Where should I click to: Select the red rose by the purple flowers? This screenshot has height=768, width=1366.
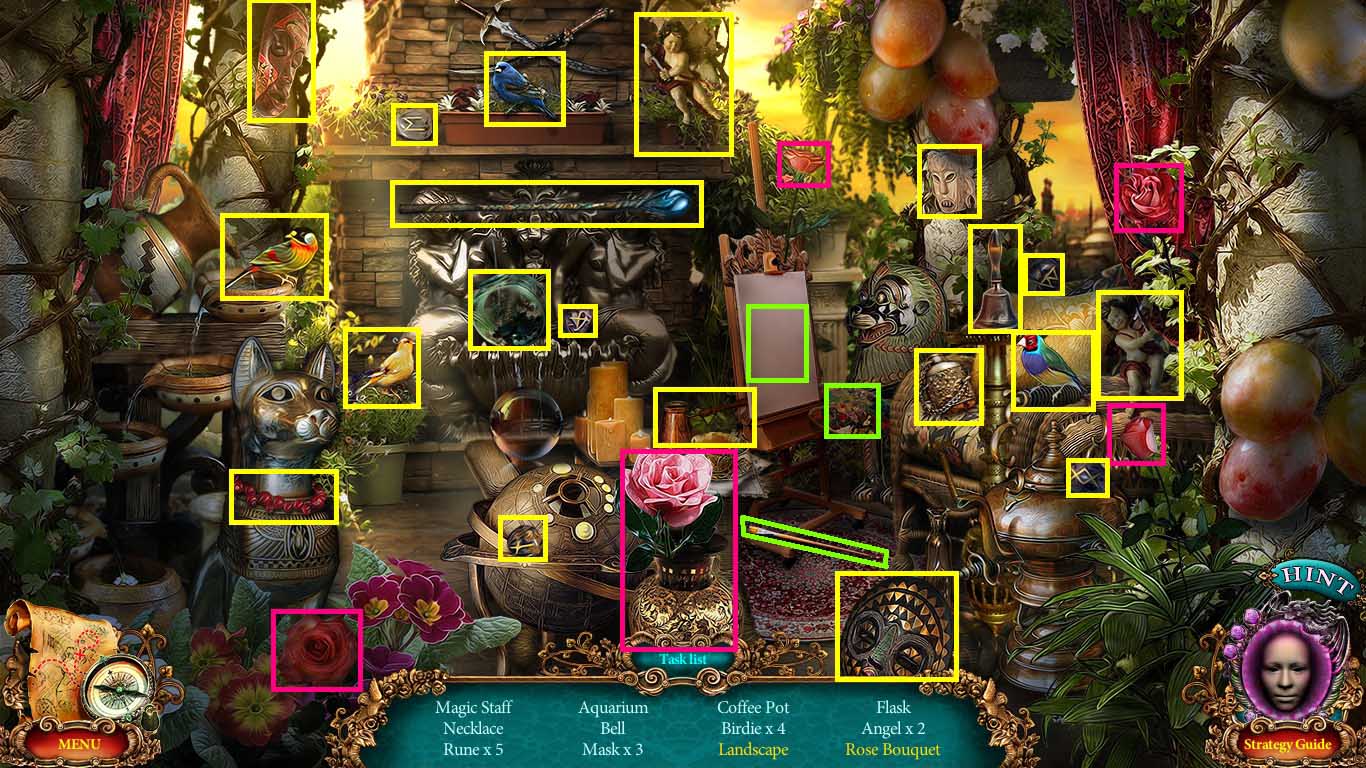tap(316, 647)
